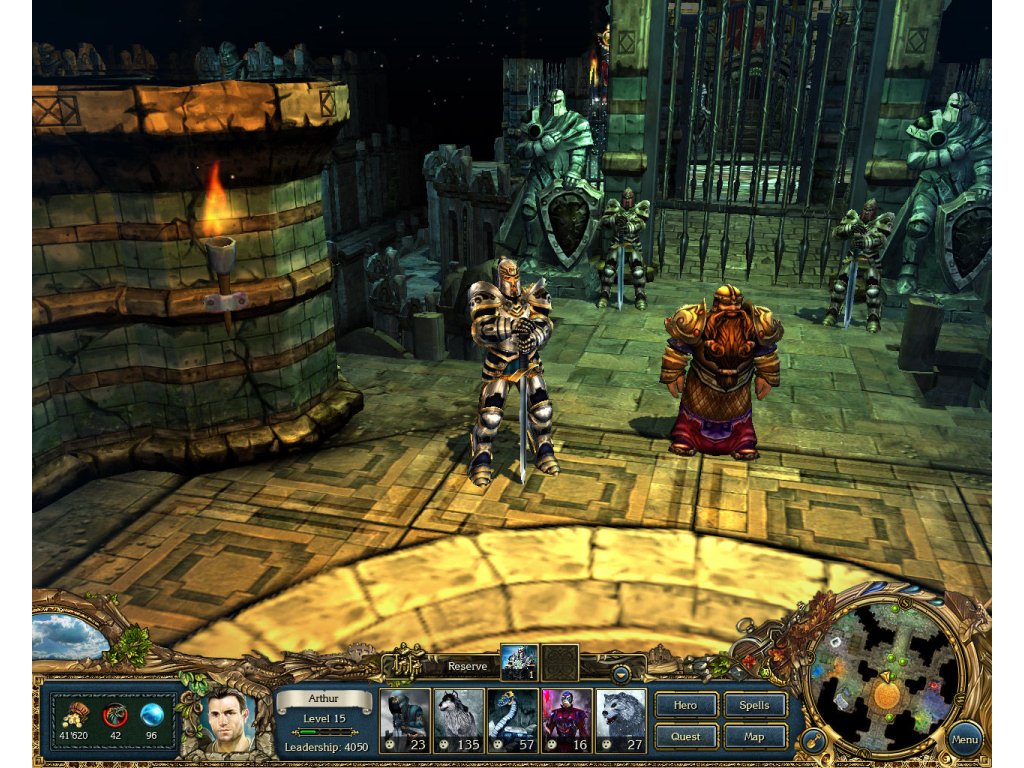Click the small magnifier button beside the minimap
Image resolution: width=1024 pixels, height=768 pixels.
coord(815,741)
